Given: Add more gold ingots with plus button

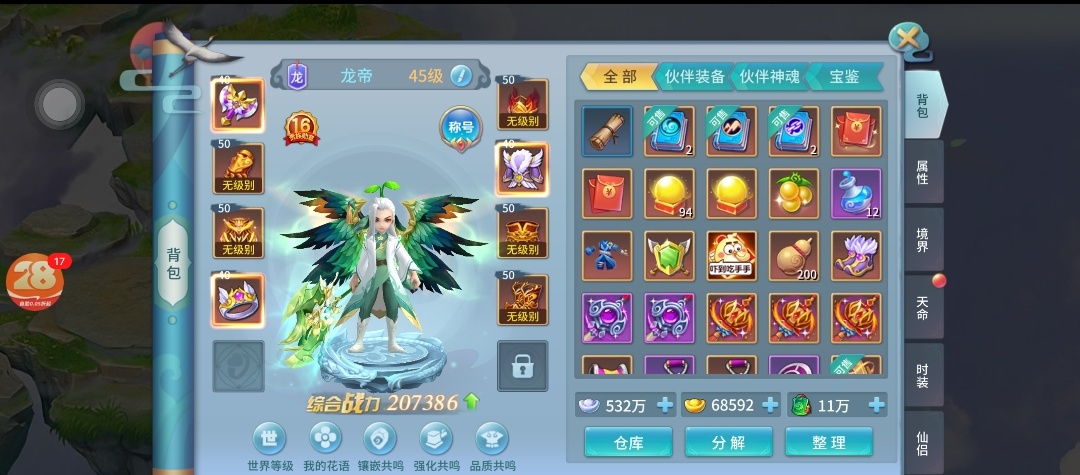Looking at the screenshot, I should 770,405.
